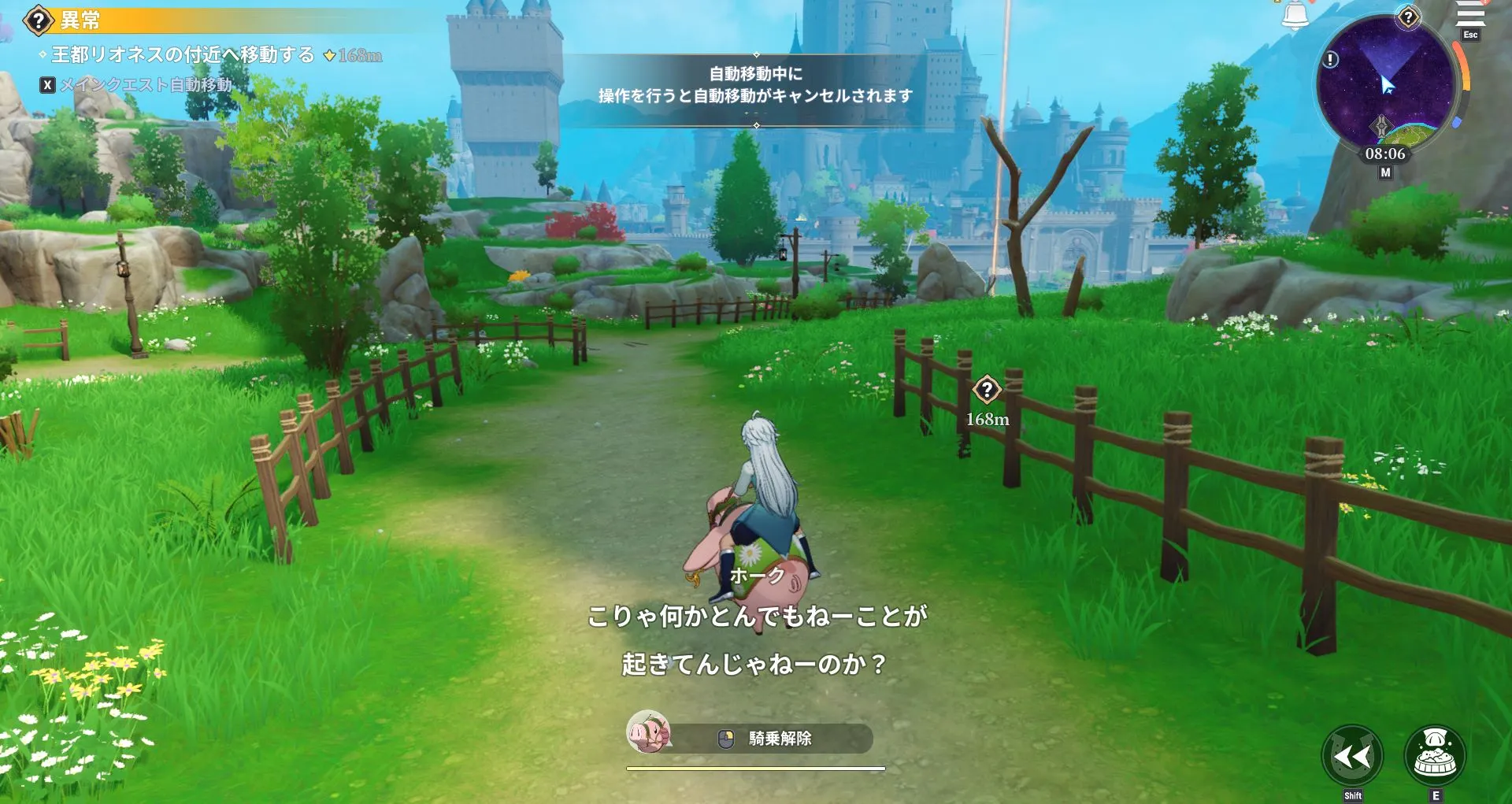Click the M key toggle under the clock
1512x804 pixels.
coord(1386,173)
